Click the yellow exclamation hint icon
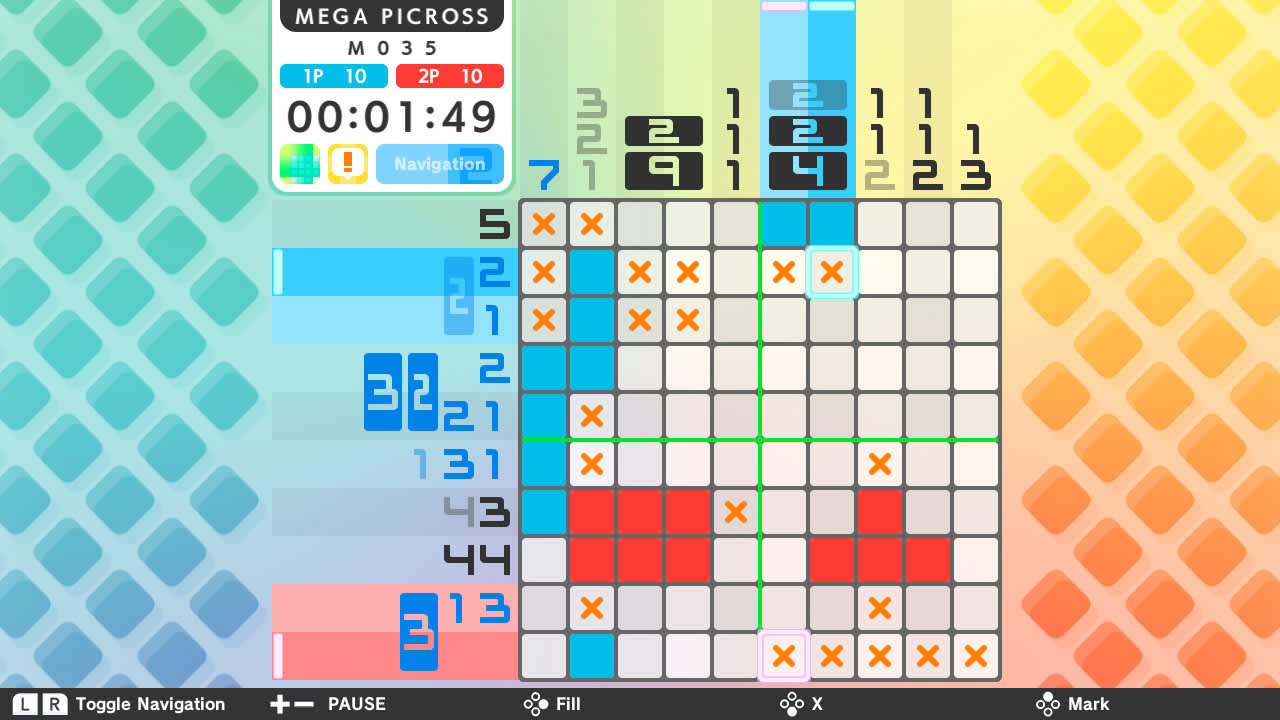The image size is (1280, 720). (x=346, y=163)
